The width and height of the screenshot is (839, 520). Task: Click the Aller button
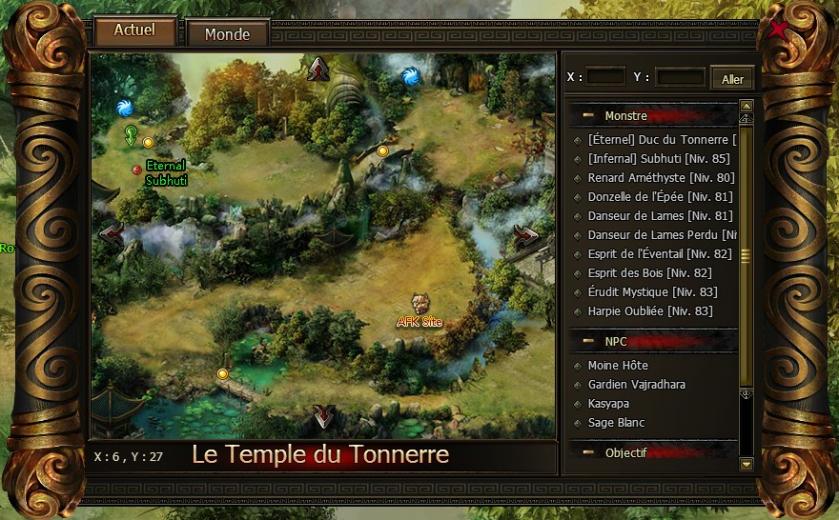pyautogui.click(x=732, y=79)
